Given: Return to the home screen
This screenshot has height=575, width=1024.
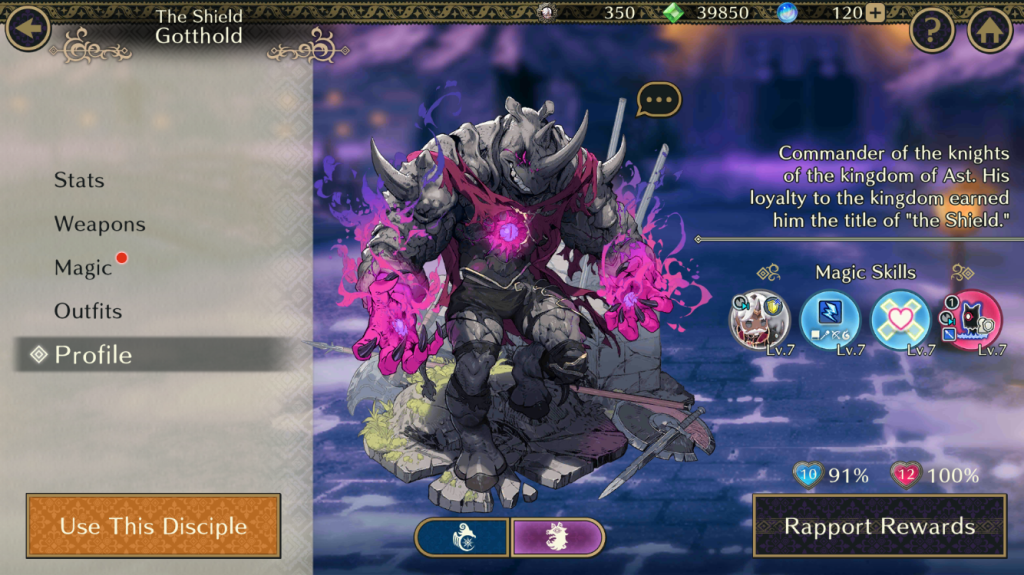Looking at the screenshot, I should [989, 30].
